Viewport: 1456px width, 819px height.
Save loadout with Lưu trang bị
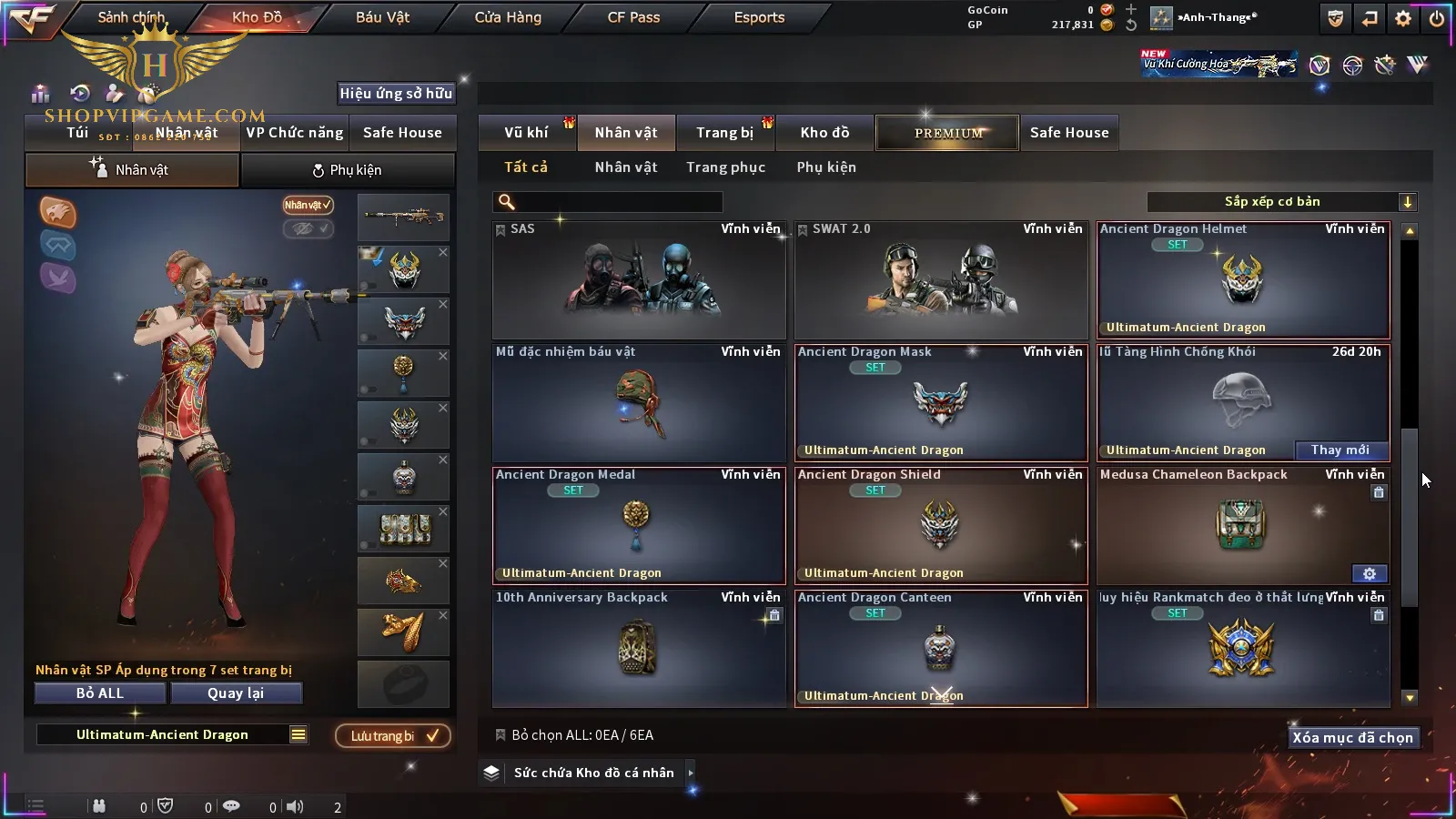(393, 736)
